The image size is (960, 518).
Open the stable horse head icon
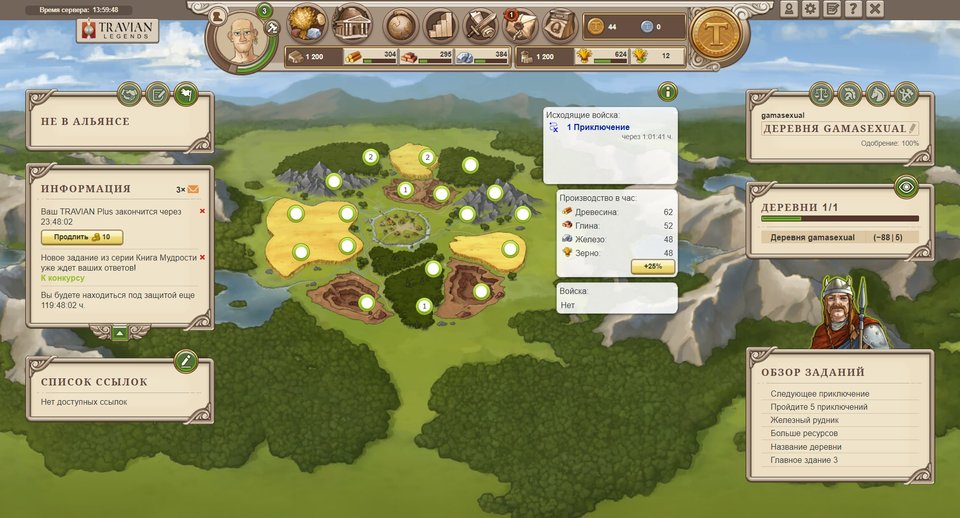(878, 94)
